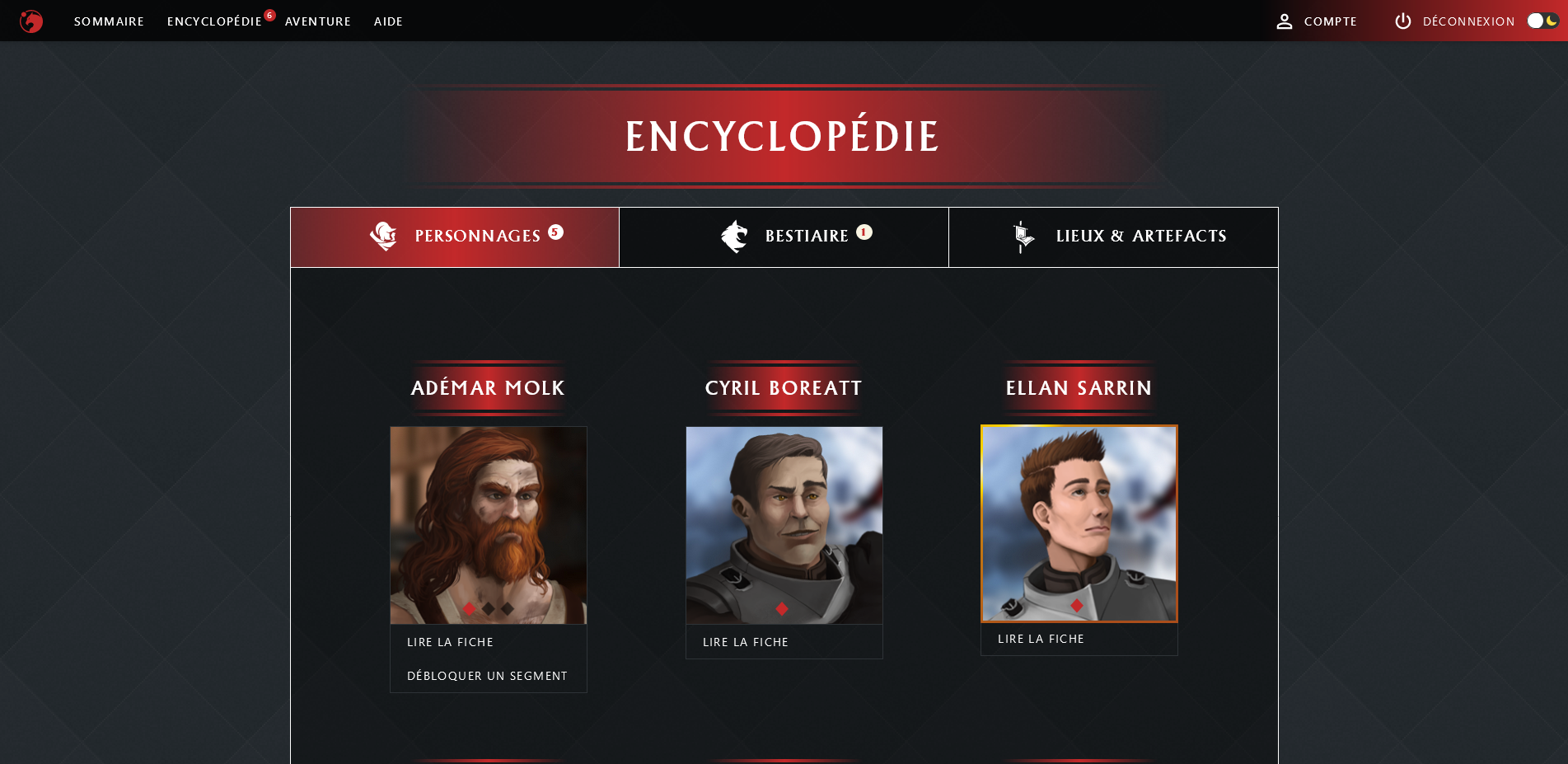Image resolution: width=1568 pixels, height=764 pixels.
Task: Click the red diamond on Ellan Sarrin's portrait
Action: point(1076,606)
